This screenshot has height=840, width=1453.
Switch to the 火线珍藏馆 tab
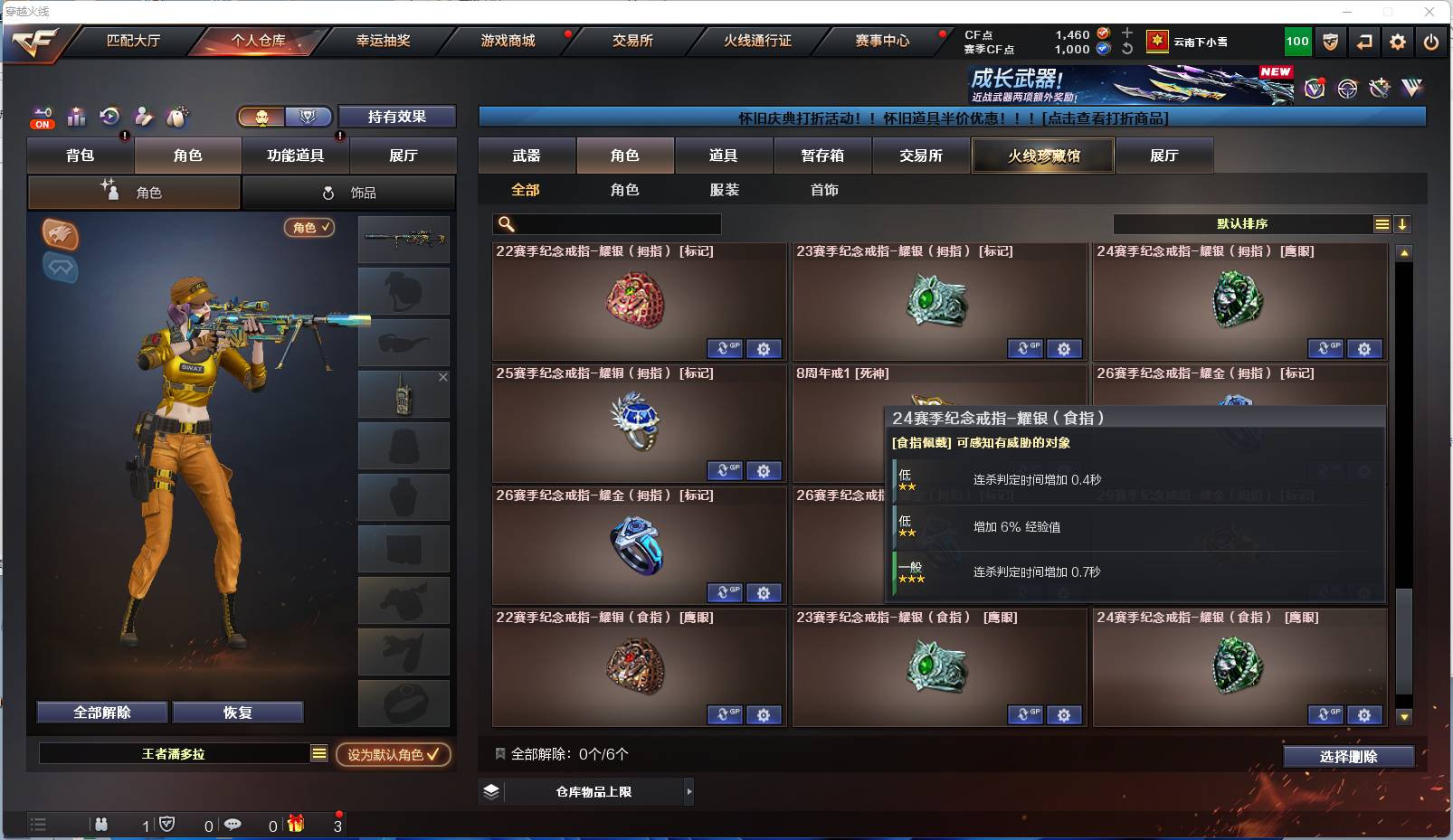tap(1042, 156)
